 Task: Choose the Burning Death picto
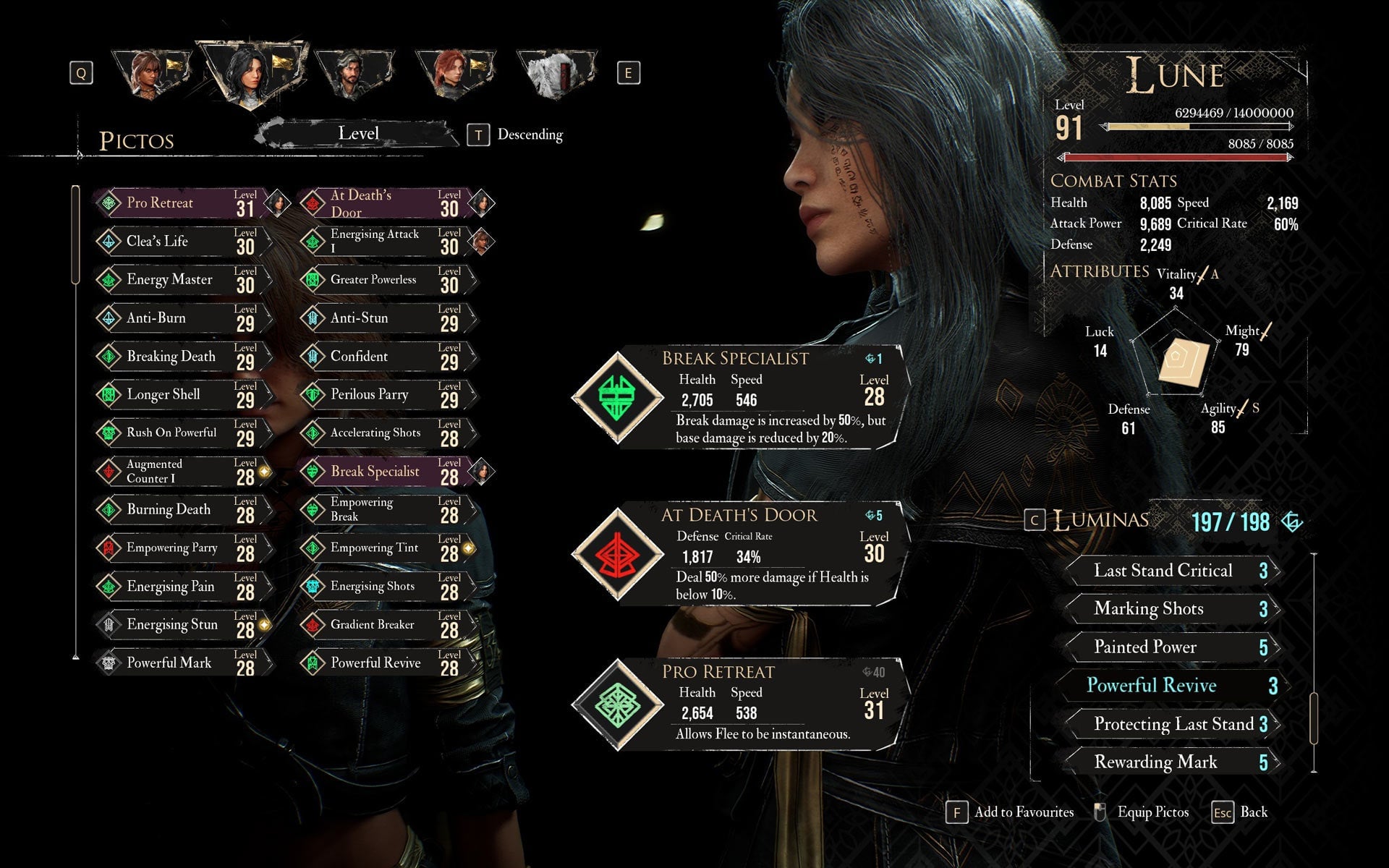(181, 510)
